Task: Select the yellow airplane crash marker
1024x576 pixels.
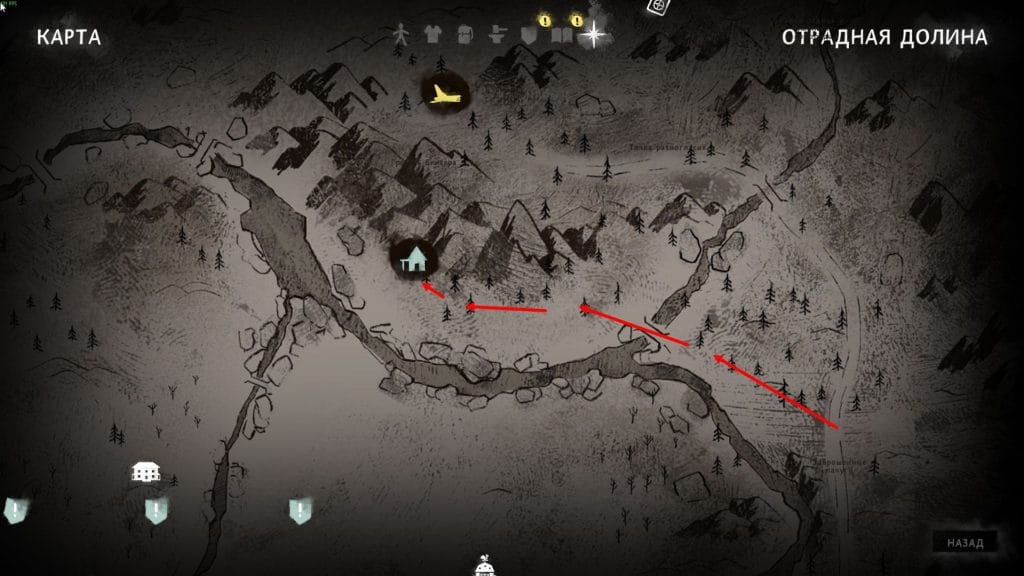Action: point(445,95)
